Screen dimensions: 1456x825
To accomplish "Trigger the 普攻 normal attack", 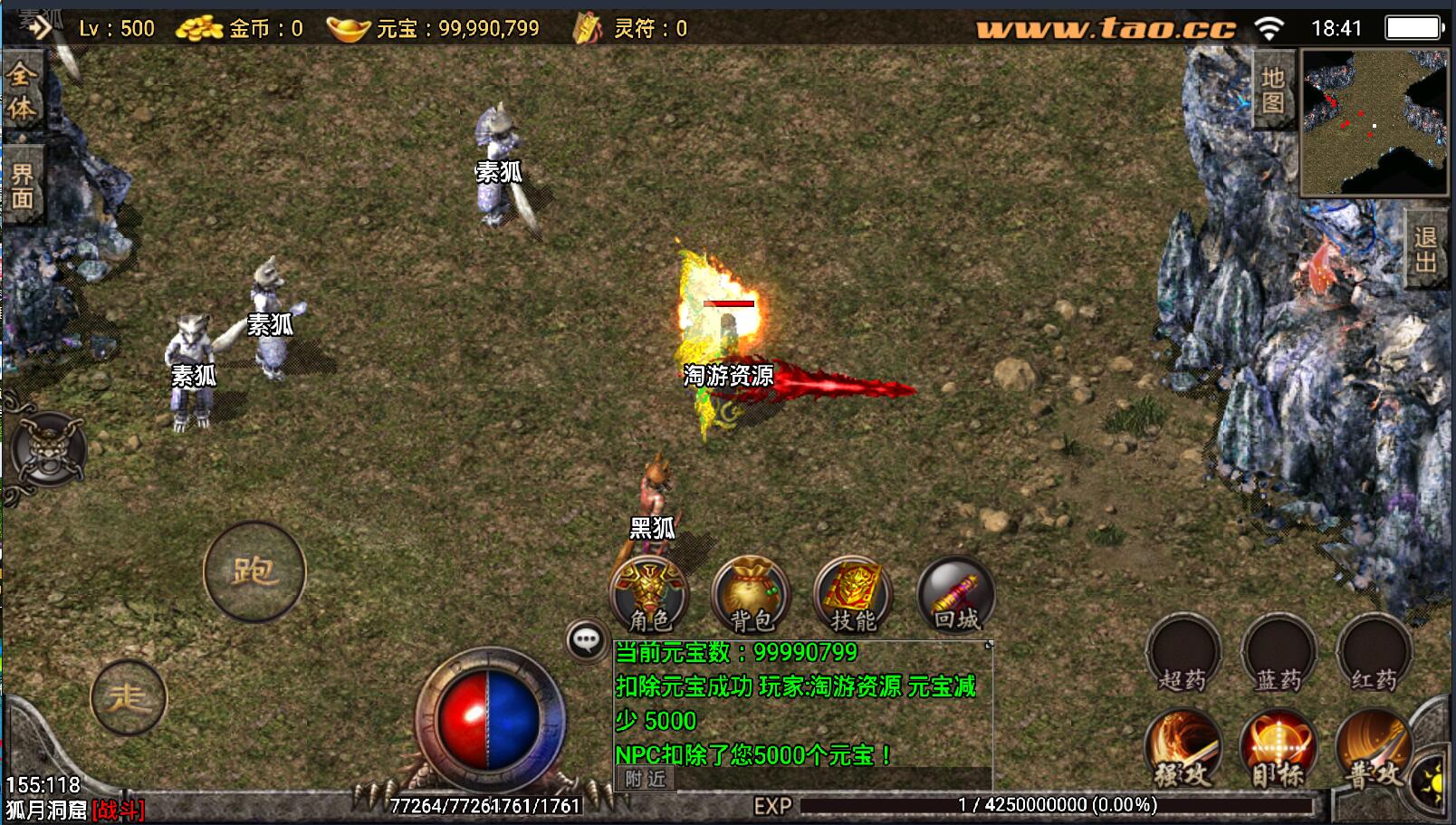I will (1375, 748).
